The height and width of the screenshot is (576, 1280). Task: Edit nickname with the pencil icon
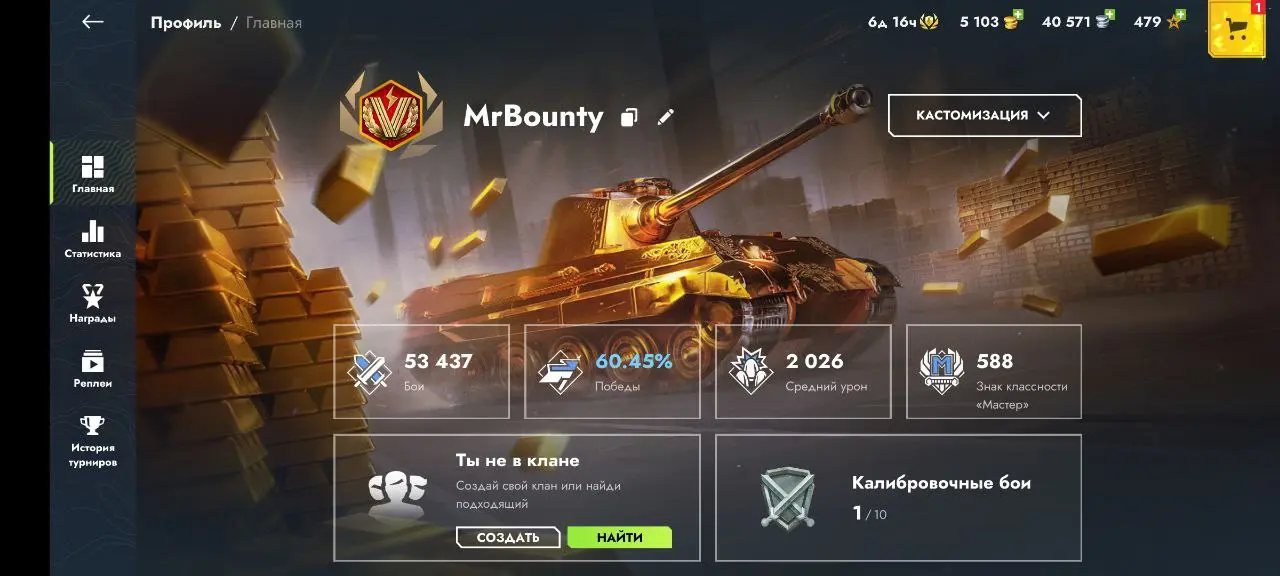pos(666,117)
